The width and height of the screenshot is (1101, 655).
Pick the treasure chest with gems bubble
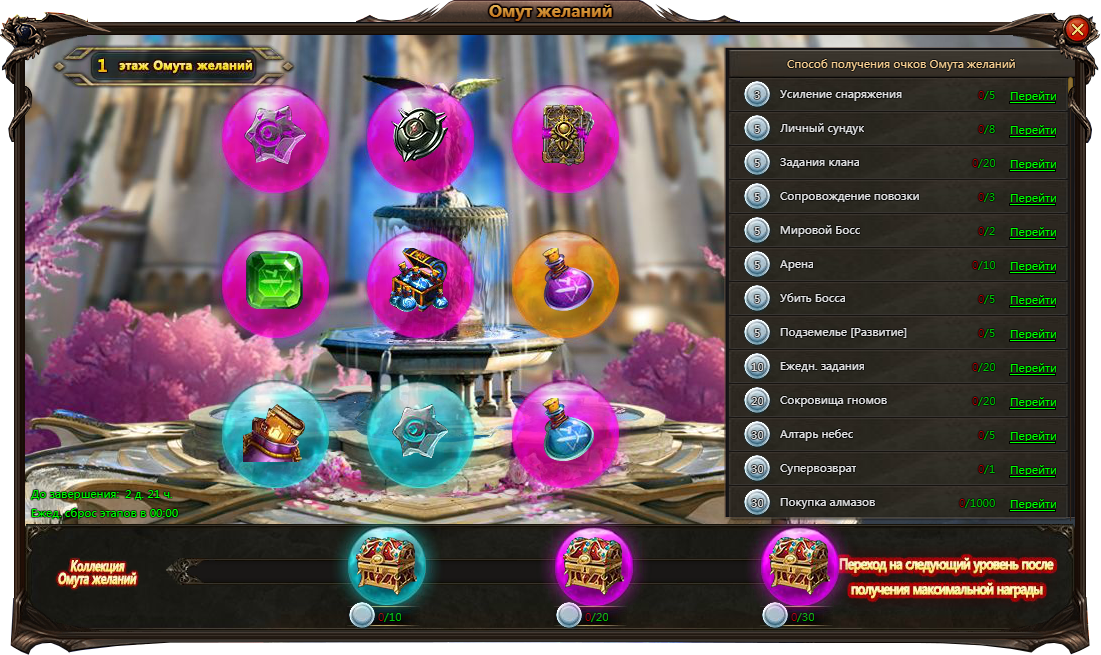420,285
